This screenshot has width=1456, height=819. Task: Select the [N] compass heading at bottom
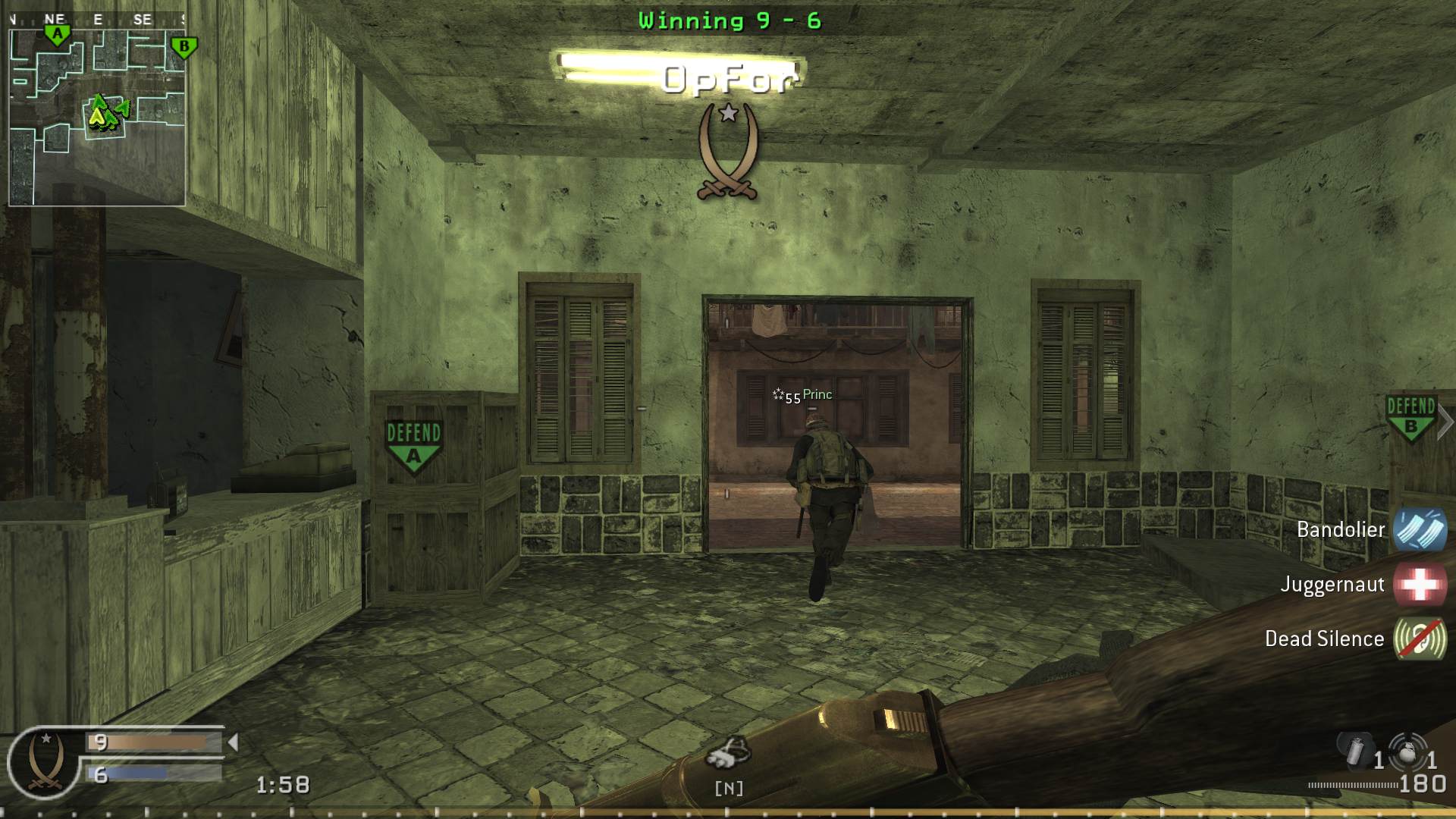coord(730,789)
